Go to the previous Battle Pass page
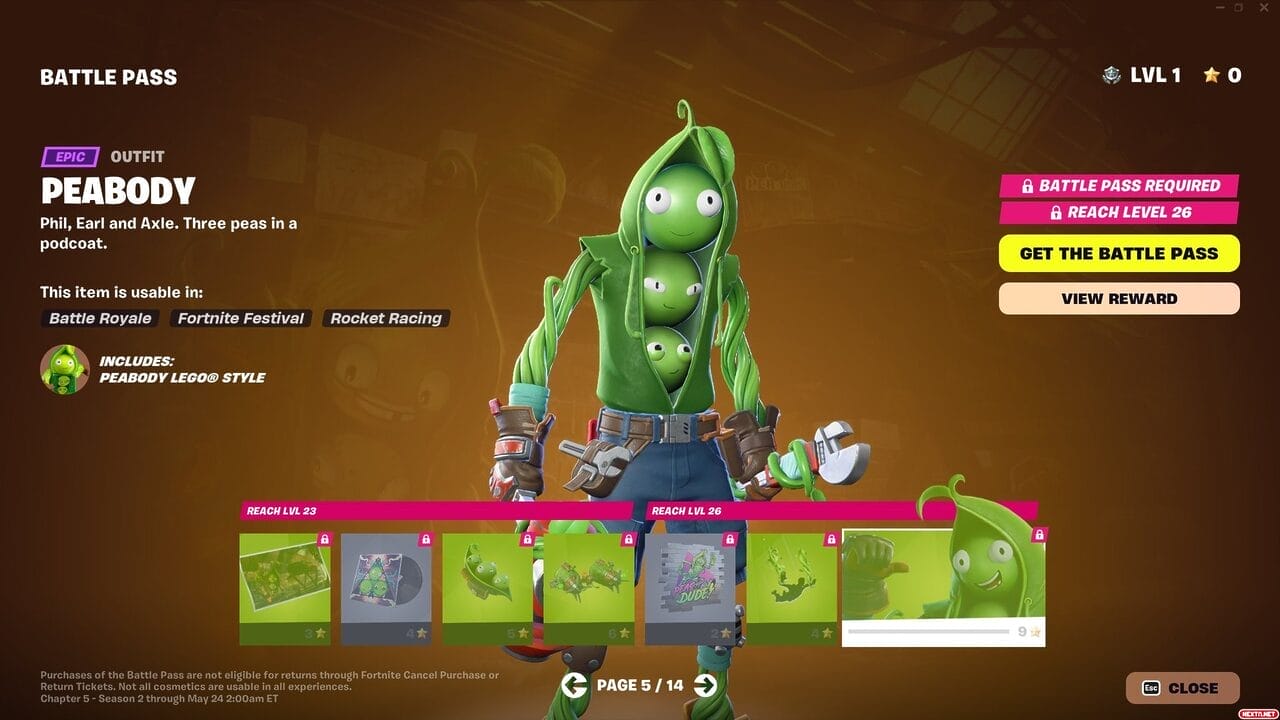The height and width of the screenshot is (720, 1280). point(574,685)
